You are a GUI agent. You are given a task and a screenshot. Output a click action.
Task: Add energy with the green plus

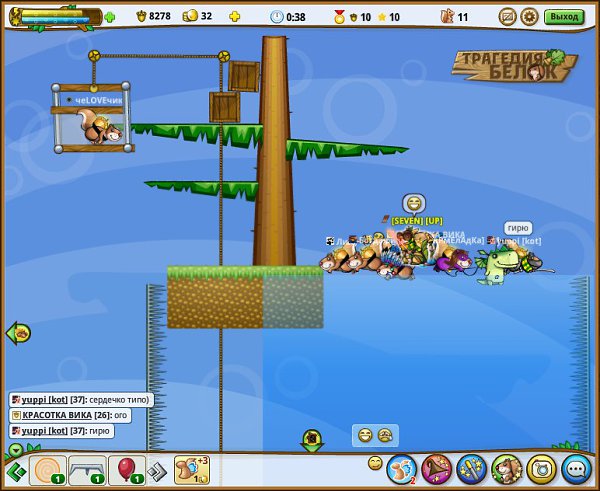[109, 17]
